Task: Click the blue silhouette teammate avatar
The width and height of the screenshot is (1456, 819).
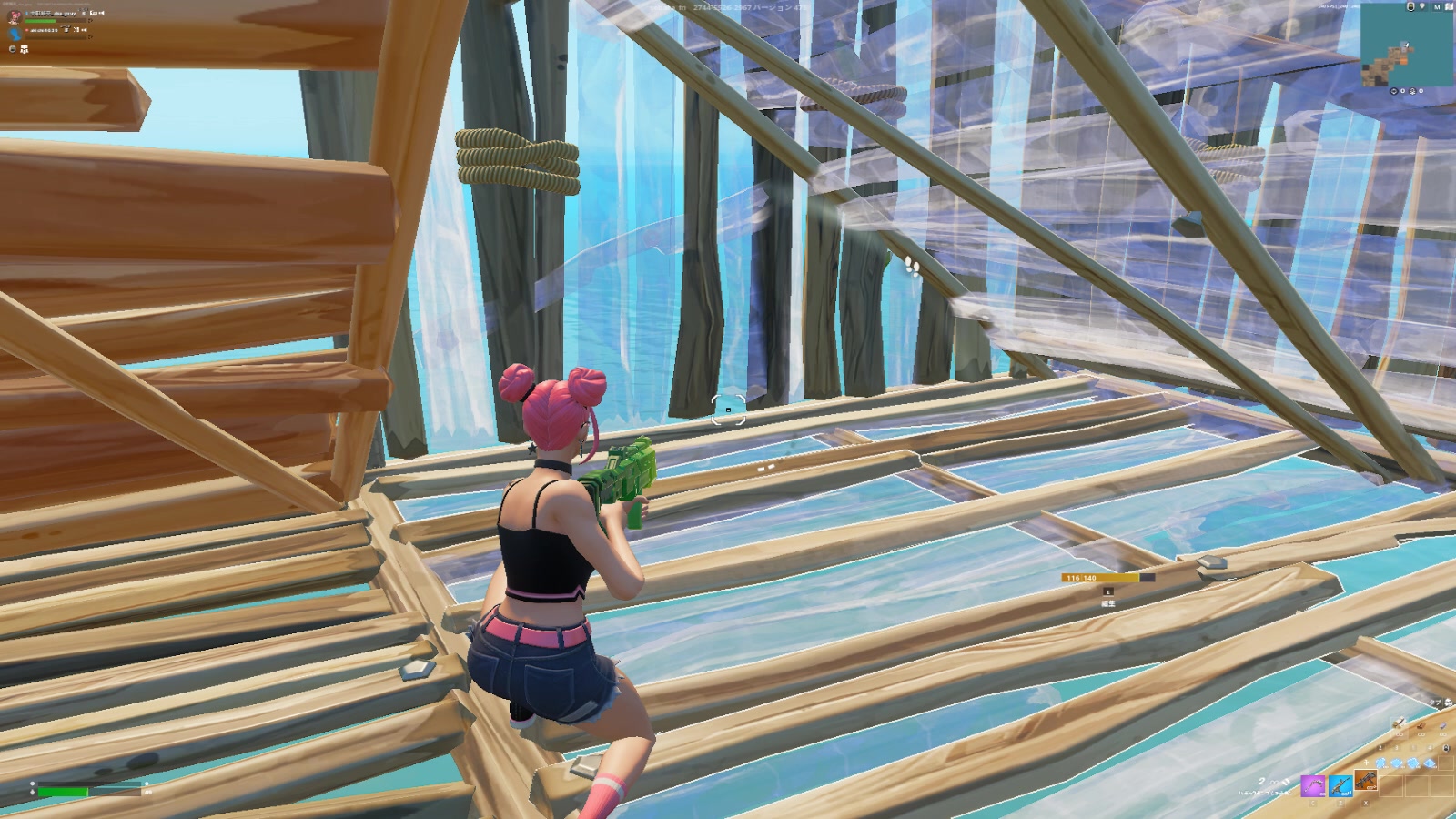Action: pos(15,34)
